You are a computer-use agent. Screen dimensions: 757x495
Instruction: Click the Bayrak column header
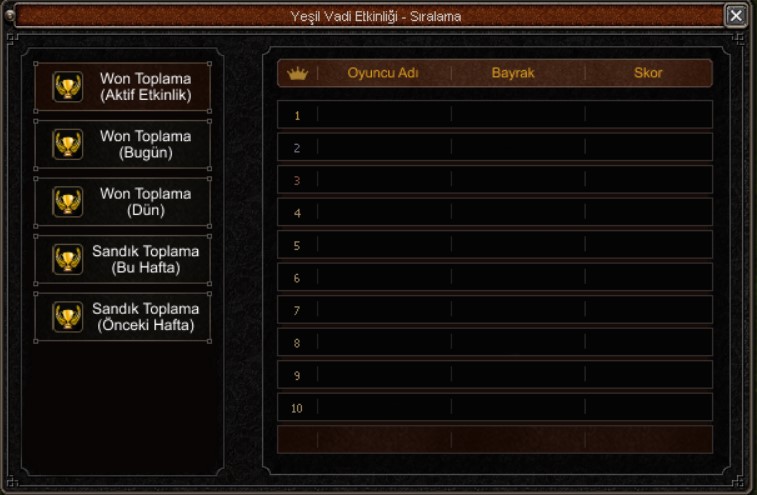point(513,73)
